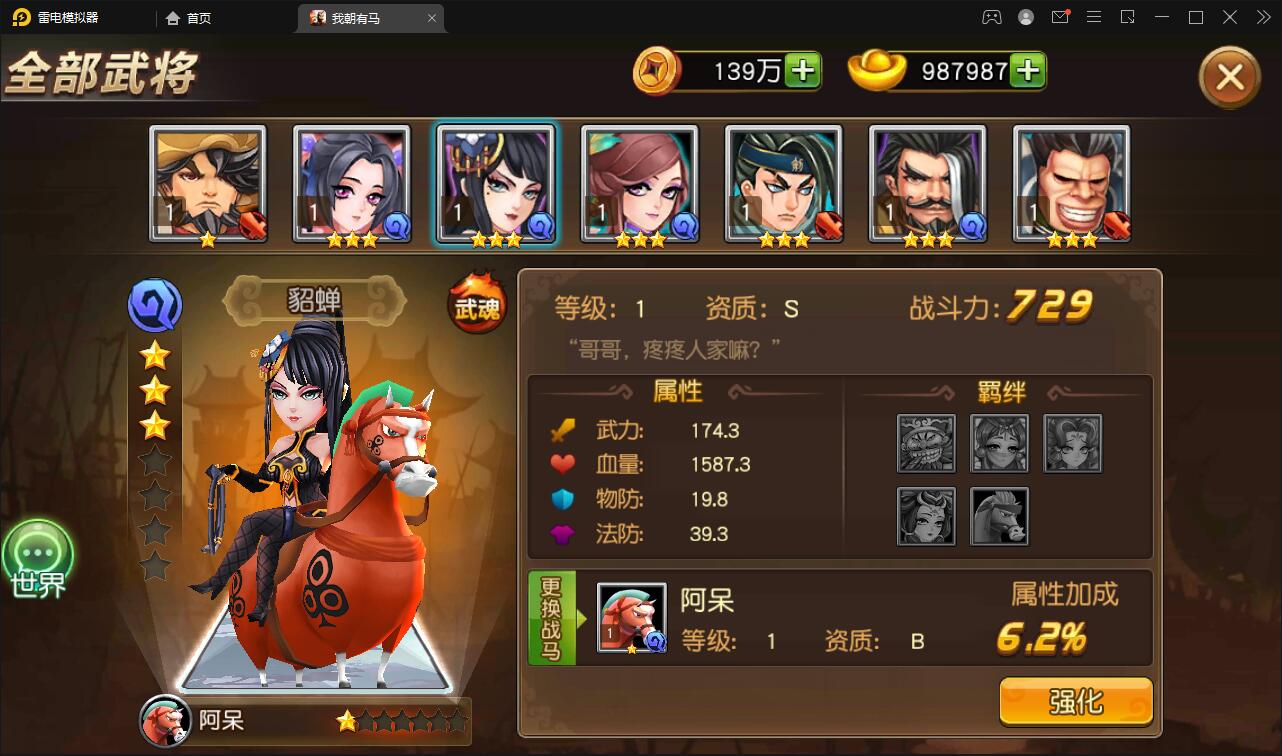
Task: Close the 全部武将 panel with the X button
Action: click(1229, 77)
